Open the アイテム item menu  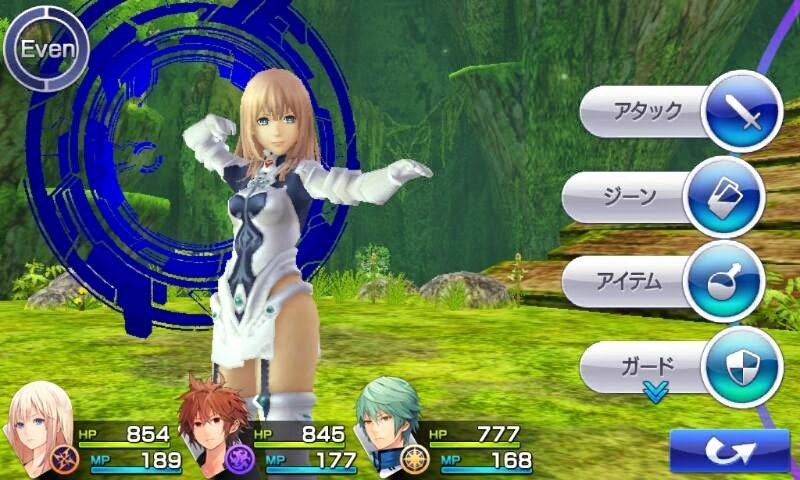(x=665, y=281)
